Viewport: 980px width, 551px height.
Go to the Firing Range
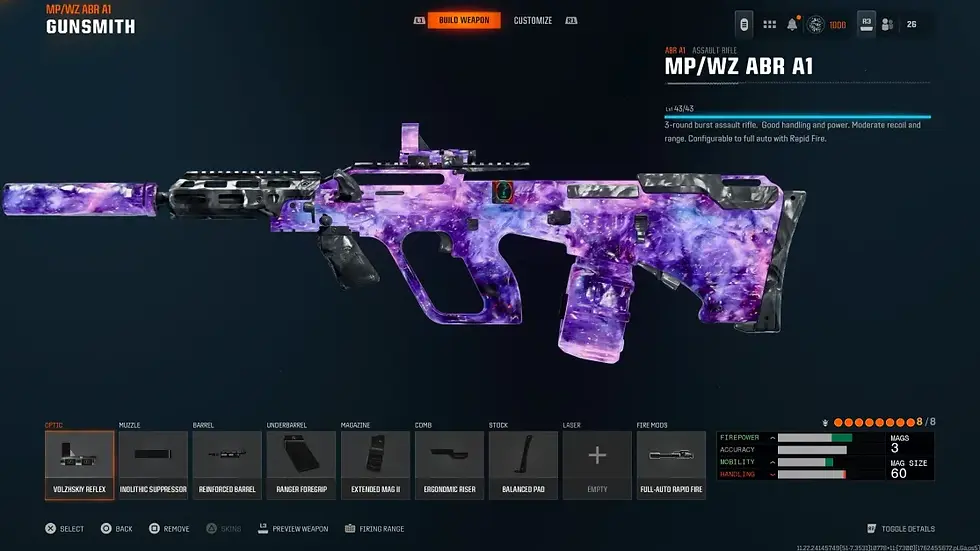click(374, 528)
